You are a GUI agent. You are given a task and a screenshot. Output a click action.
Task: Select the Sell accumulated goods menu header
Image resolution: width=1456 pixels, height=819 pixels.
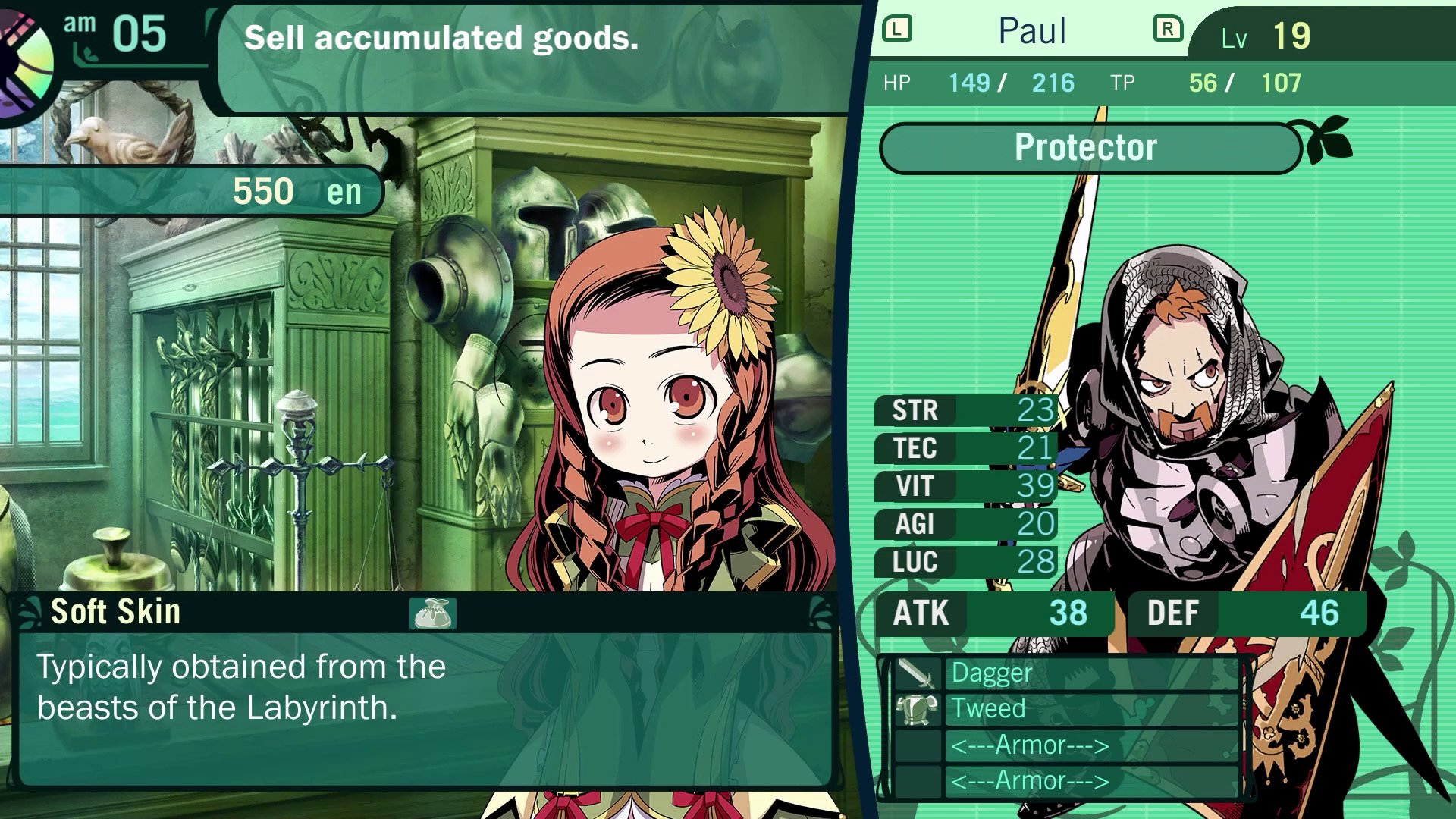coord(442,38)
